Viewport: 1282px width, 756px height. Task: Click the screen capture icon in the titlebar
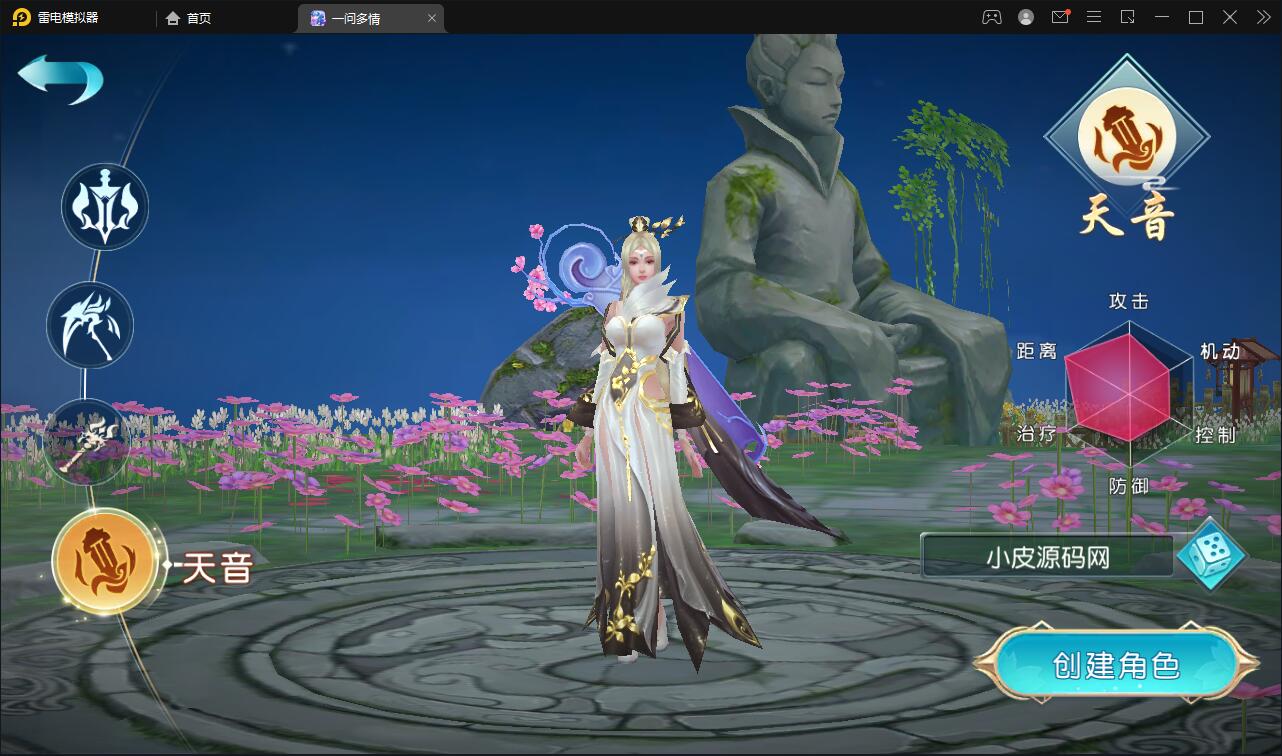coord(1128,17)
